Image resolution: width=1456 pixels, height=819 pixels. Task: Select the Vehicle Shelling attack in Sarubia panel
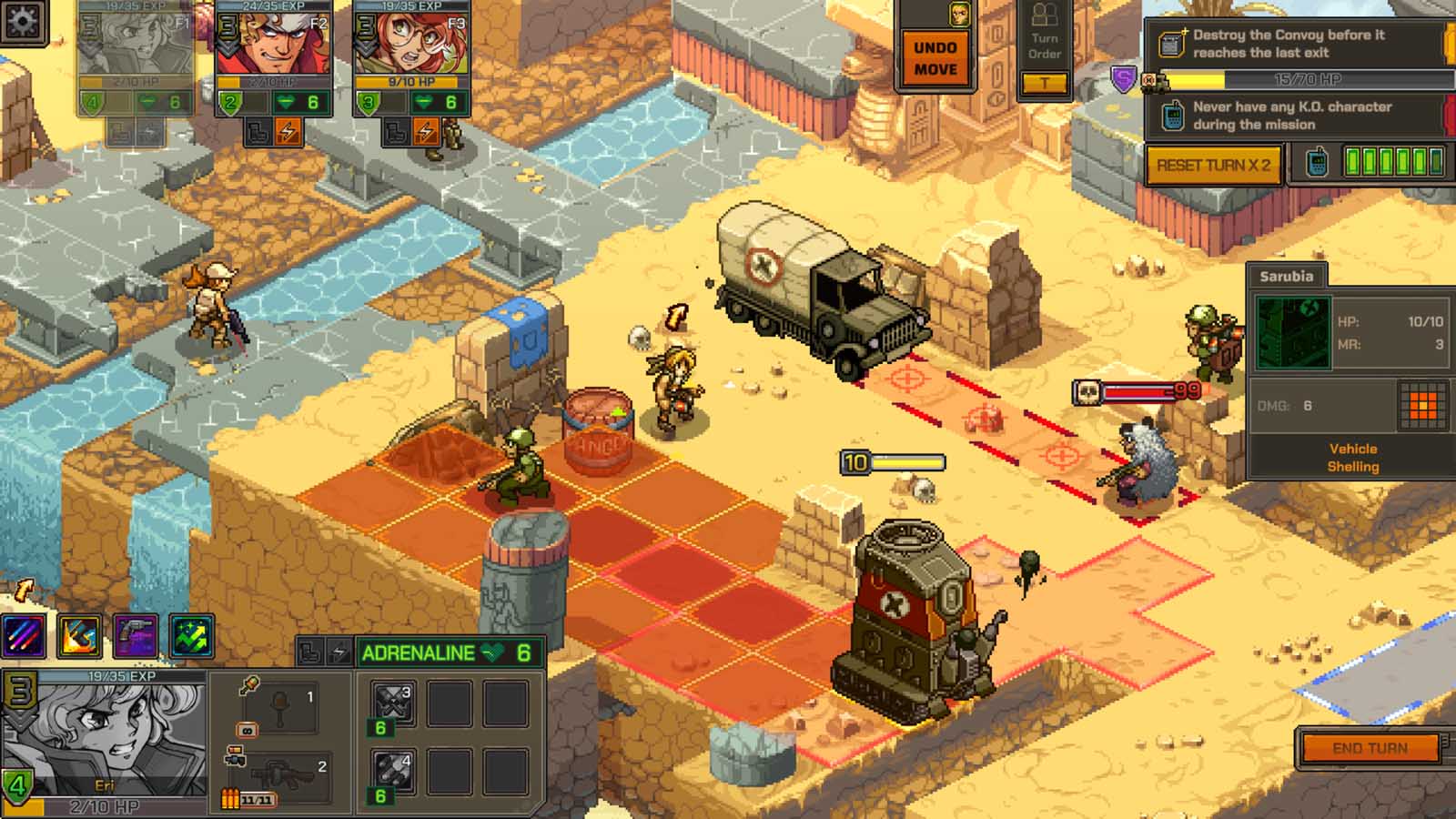point(1352,457)
